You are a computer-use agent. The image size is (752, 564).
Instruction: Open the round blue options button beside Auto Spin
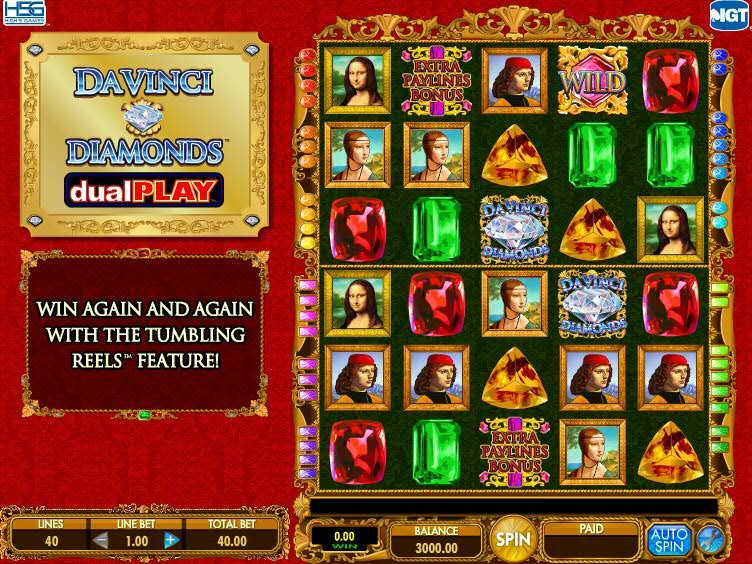(x=709, y=539)
